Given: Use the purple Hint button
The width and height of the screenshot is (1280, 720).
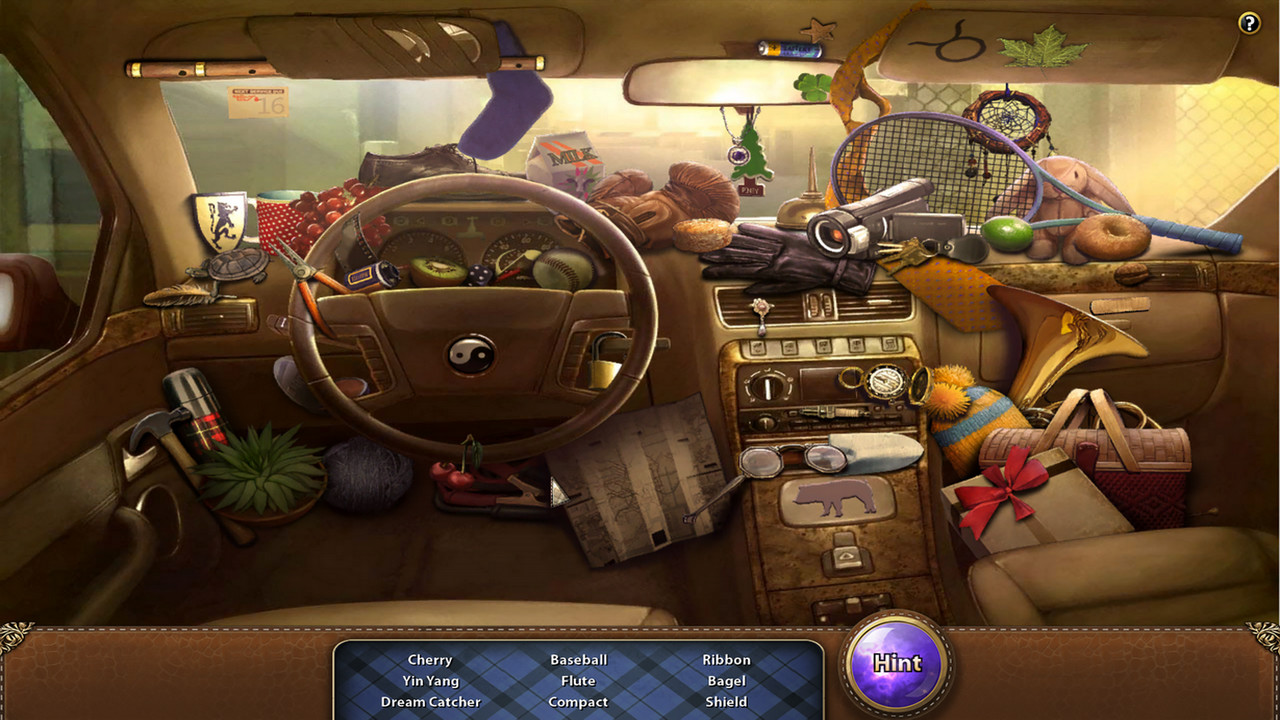Looking at the screenshot, I should click(x=896, y=663).
